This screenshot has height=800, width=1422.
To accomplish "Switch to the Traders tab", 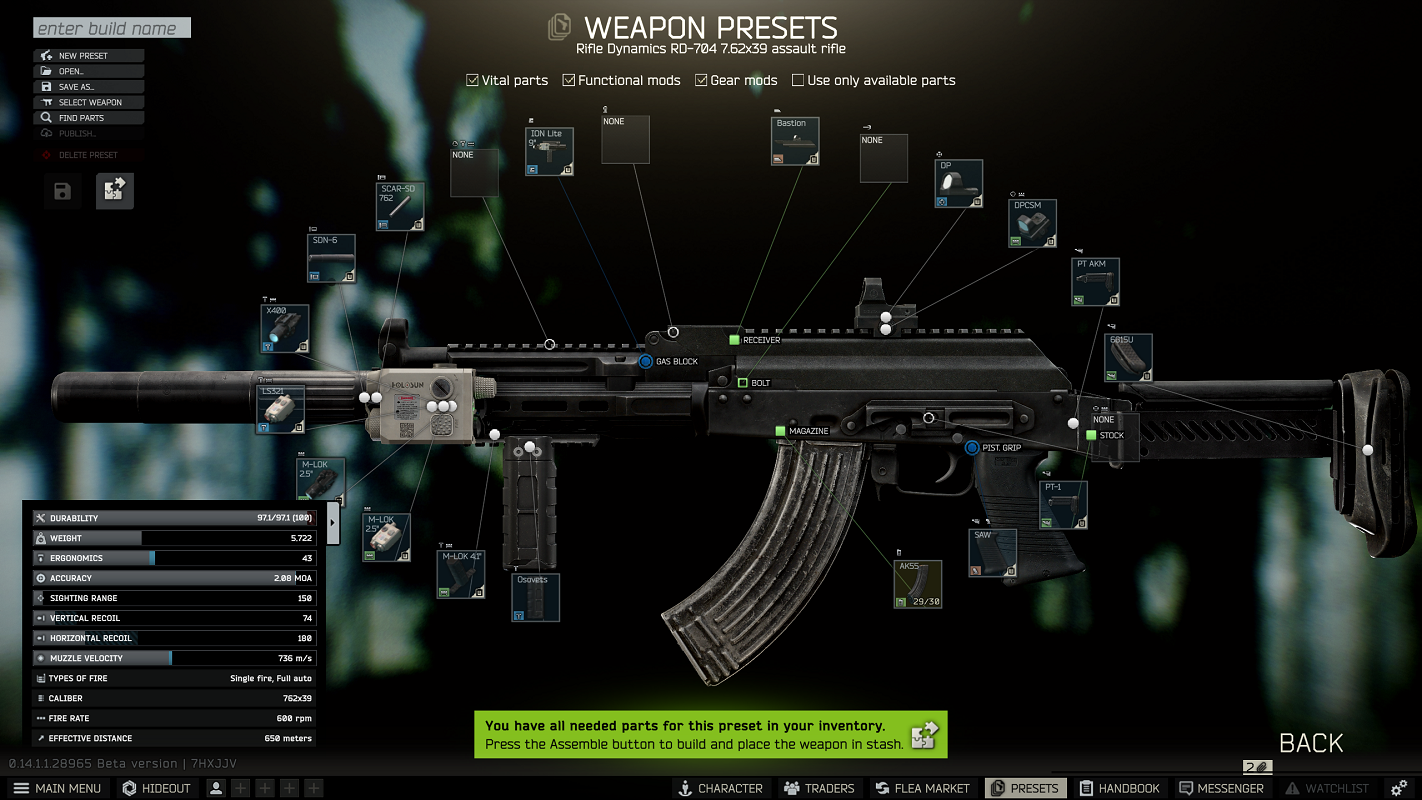I will click(819, 788).
